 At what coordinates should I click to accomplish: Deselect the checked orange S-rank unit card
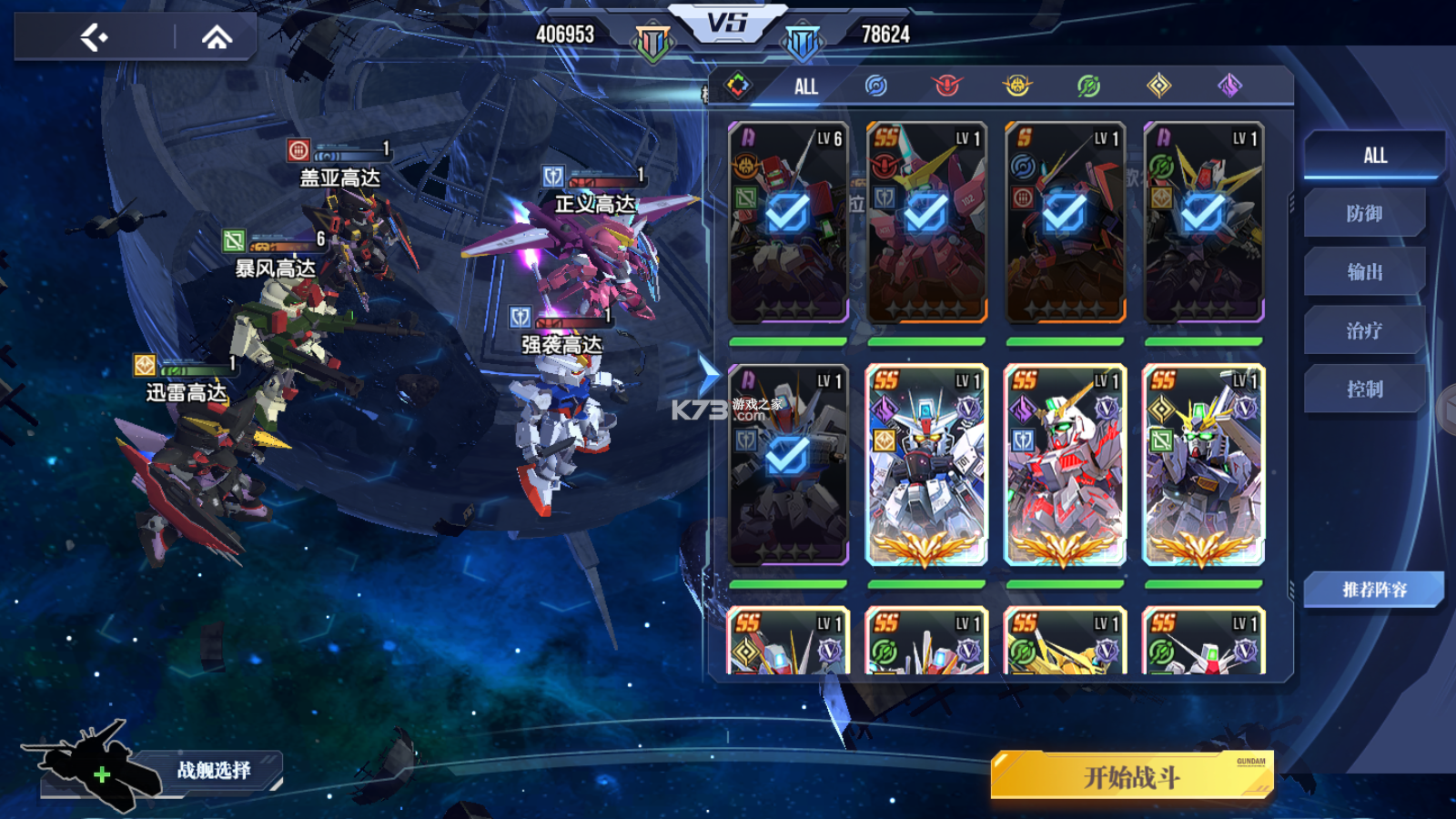point(1065,222)
